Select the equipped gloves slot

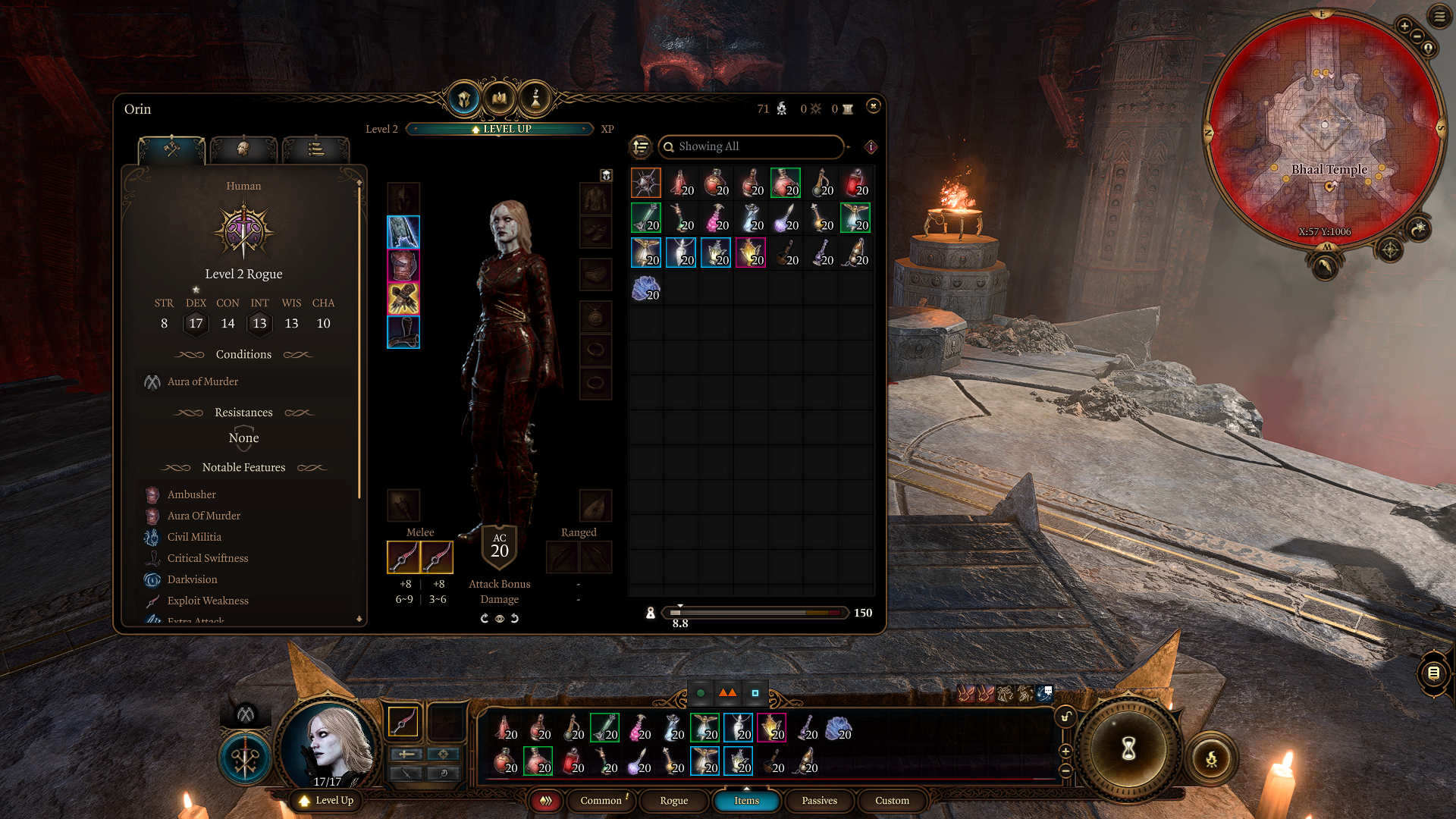pos(403,299)
